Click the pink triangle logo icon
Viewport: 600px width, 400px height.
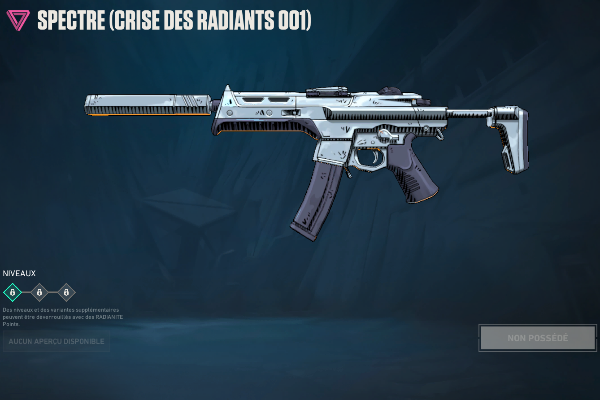click(18, 20)
